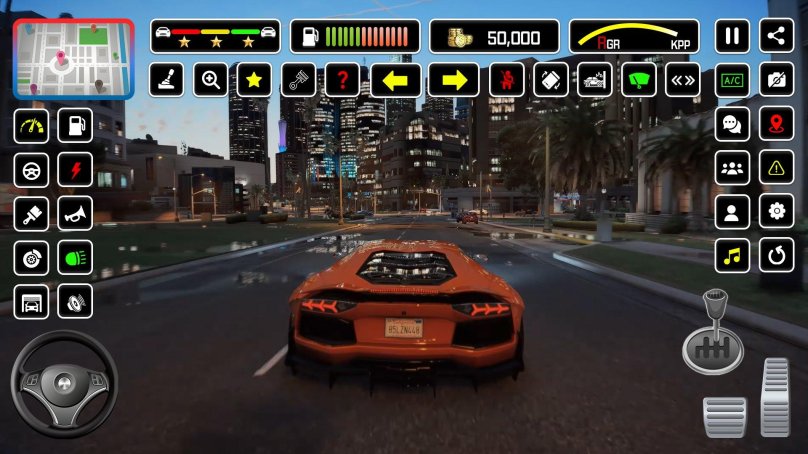Tap the red map location pin
This screenshot has height=454, width=808.
776,124
